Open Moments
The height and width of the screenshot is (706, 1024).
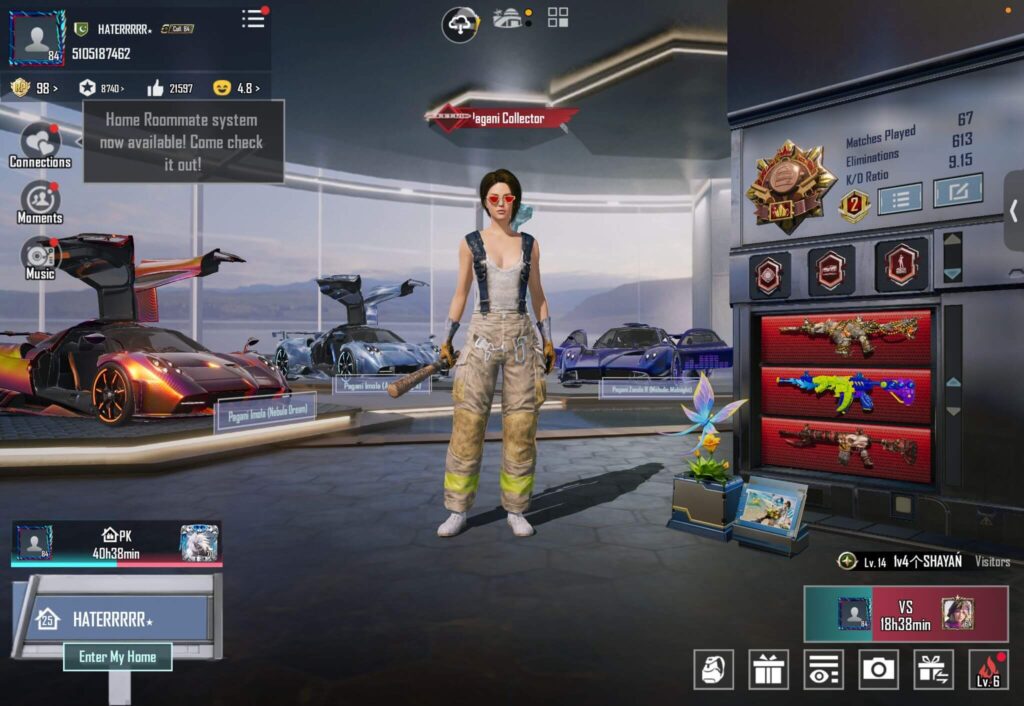point(40,202)
